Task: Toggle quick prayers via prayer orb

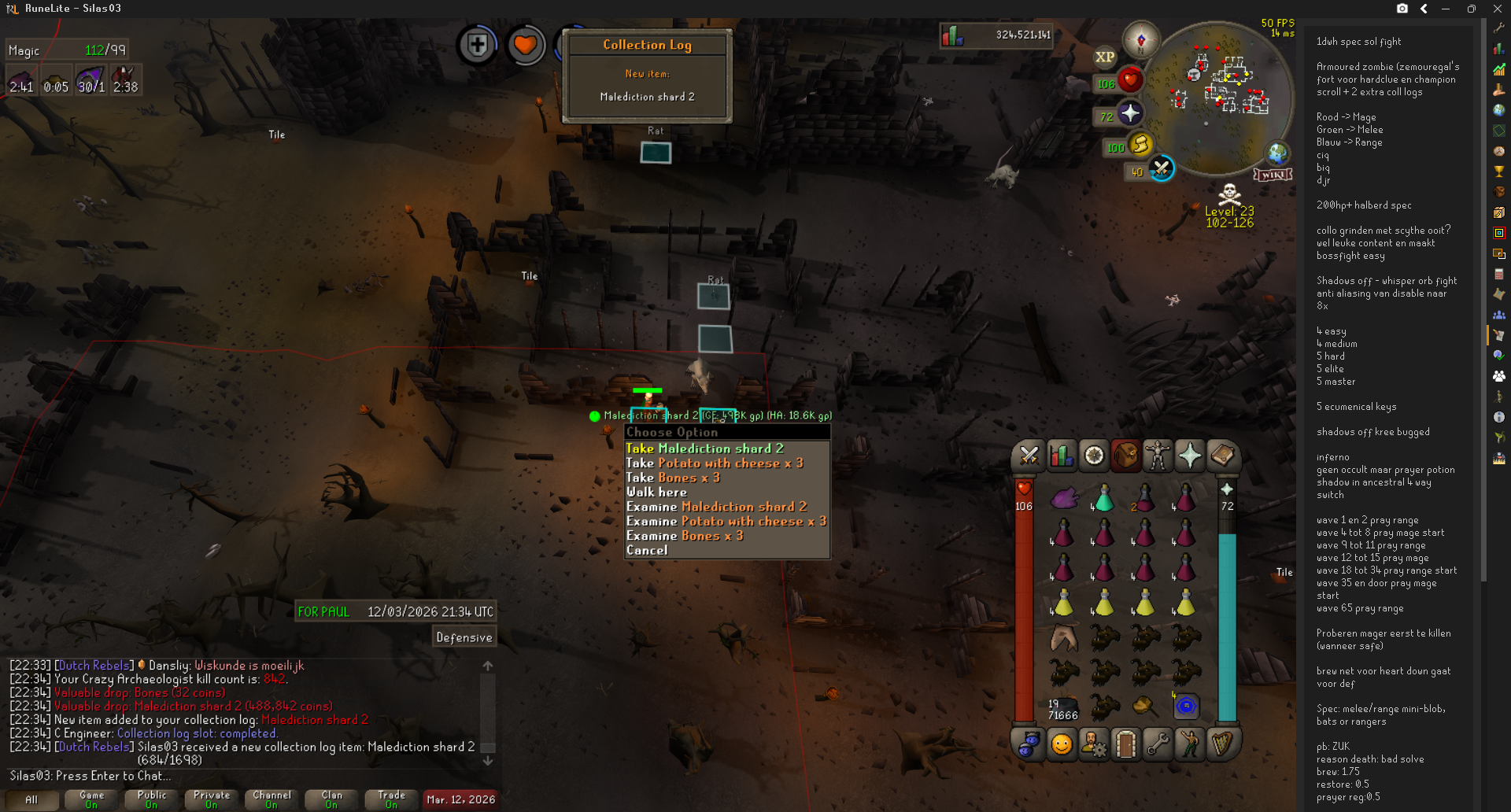Action: [x=1130, y=114]
